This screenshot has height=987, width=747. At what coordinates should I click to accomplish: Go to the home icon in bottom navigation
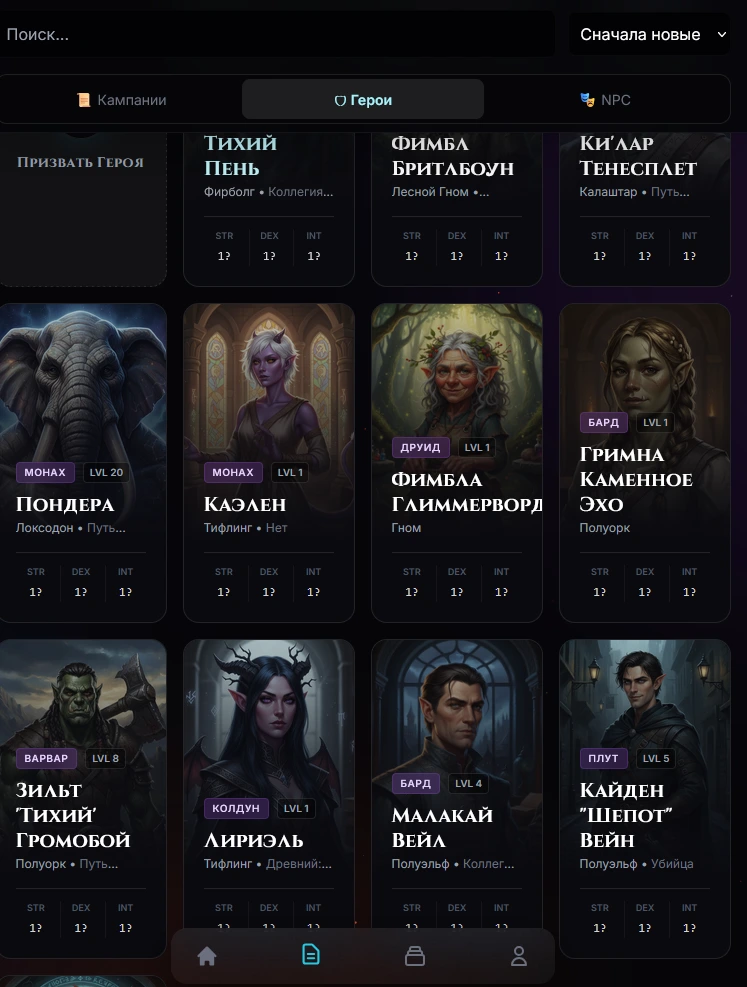coord(207,957)
